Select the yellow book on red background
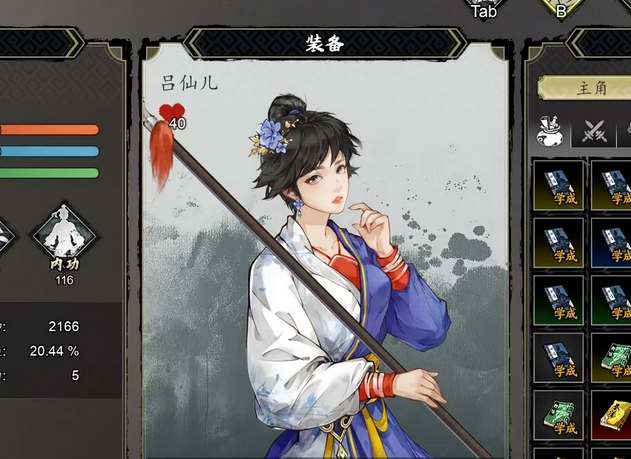This screenshot has height=459, width=631. [612, 412]
